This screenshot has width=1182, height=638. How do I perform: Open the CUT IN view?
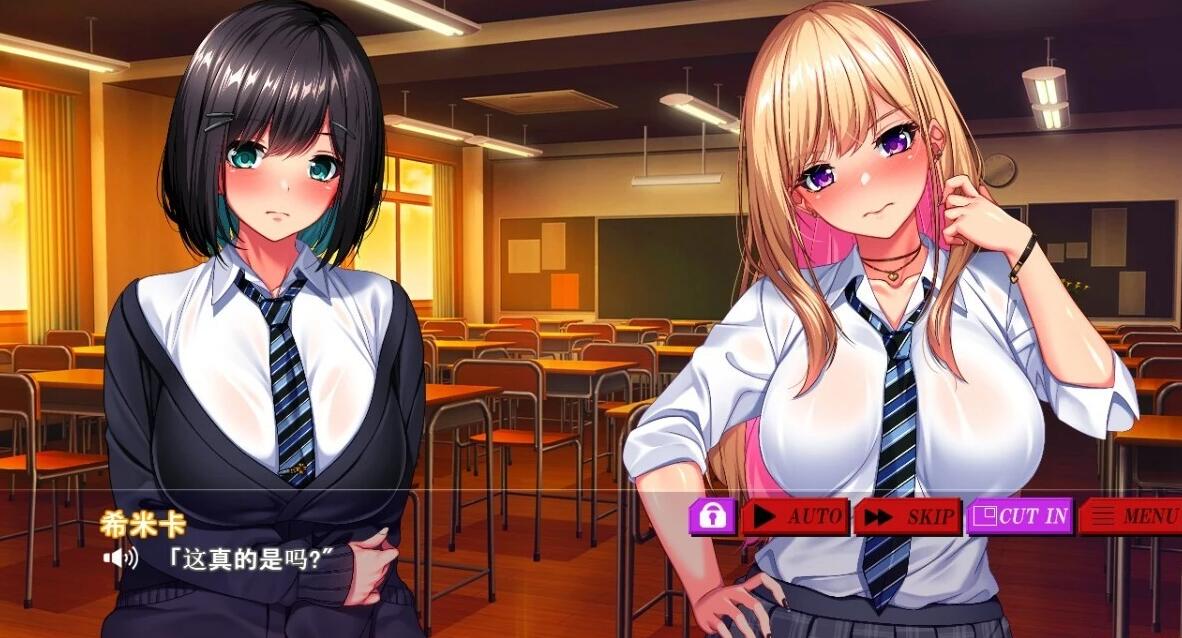click(x=1020, y=516)
